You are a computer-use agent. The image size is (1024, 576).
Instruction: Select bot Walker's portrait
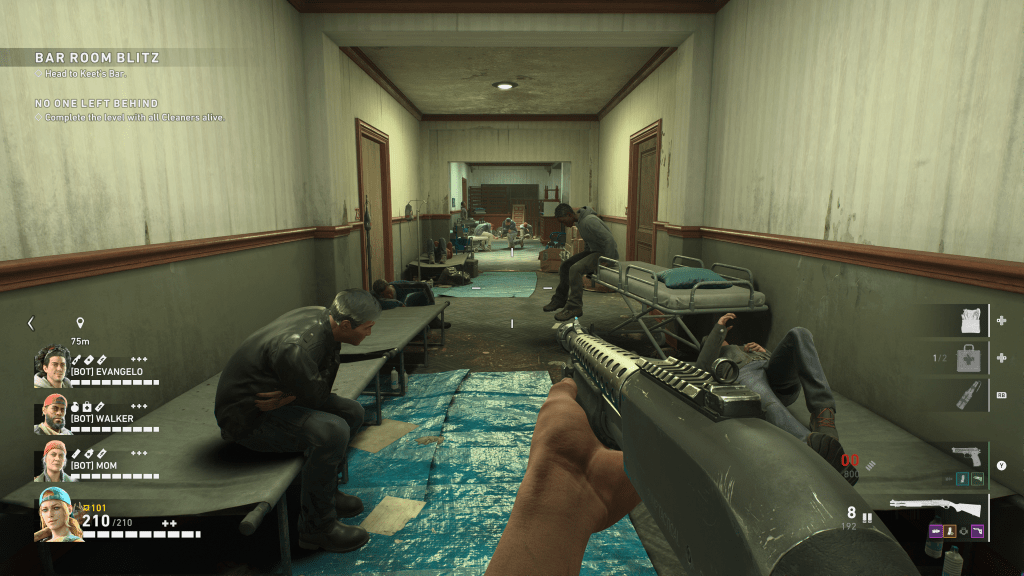(x=52, y=413)
